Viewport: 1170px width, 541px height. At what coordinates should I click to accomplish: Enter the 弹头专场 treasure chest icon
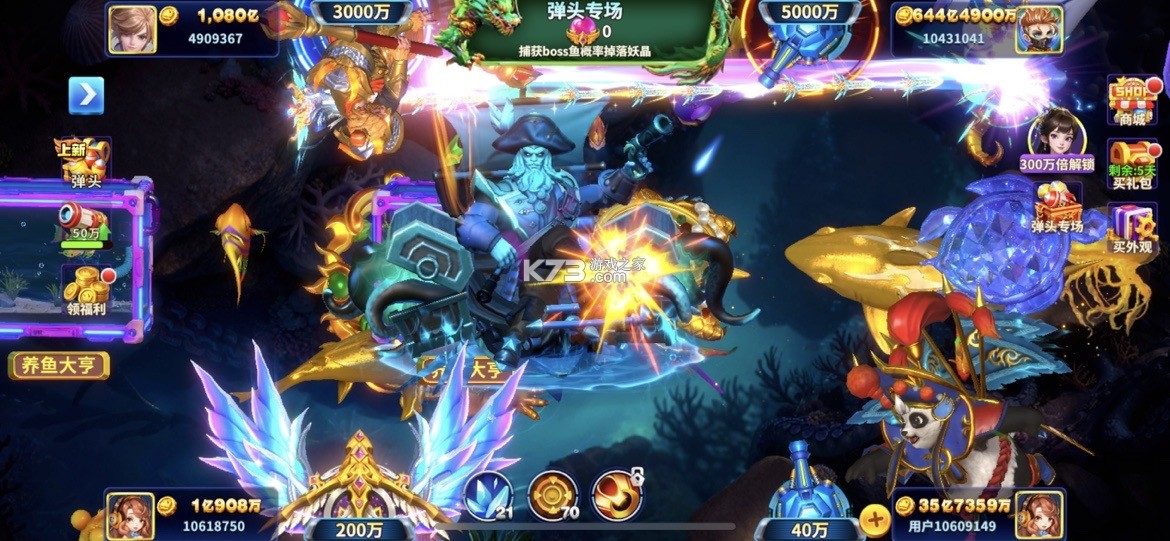pos(1058,208)
